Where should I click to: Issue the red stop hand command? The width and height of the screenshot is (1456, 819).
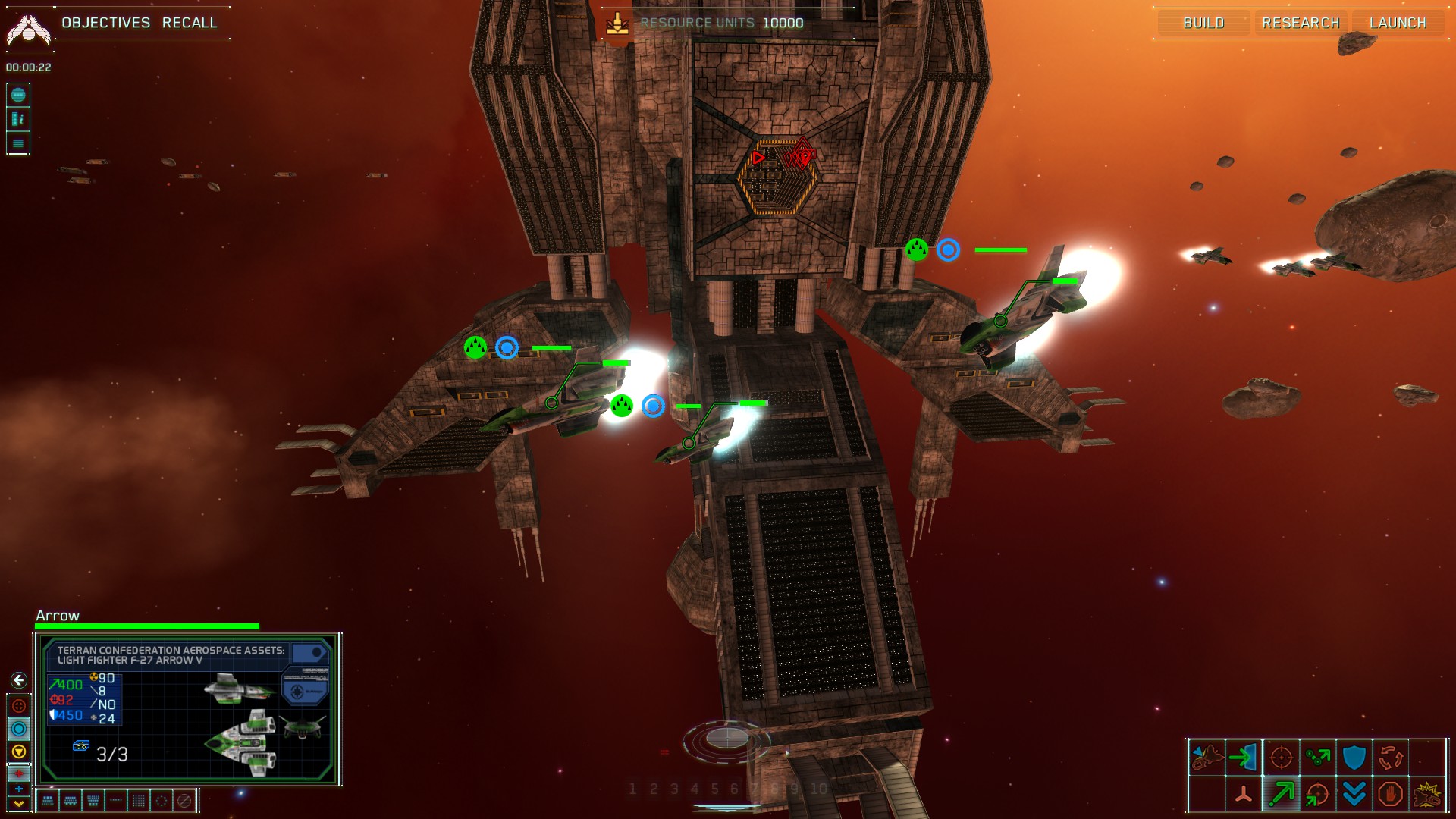click(x=1390, y=794)
